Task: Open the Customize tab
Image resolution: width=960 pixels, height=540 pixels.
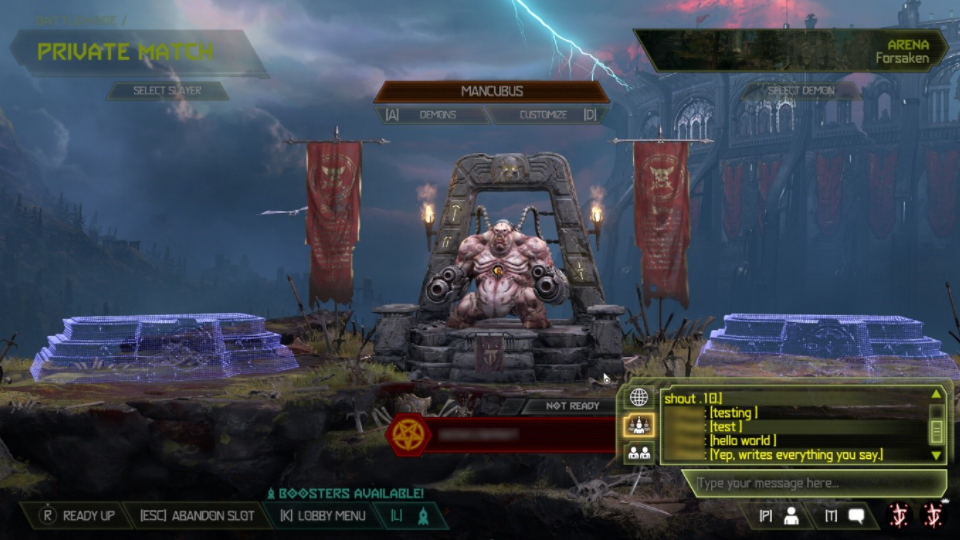Action: point(543,115)
